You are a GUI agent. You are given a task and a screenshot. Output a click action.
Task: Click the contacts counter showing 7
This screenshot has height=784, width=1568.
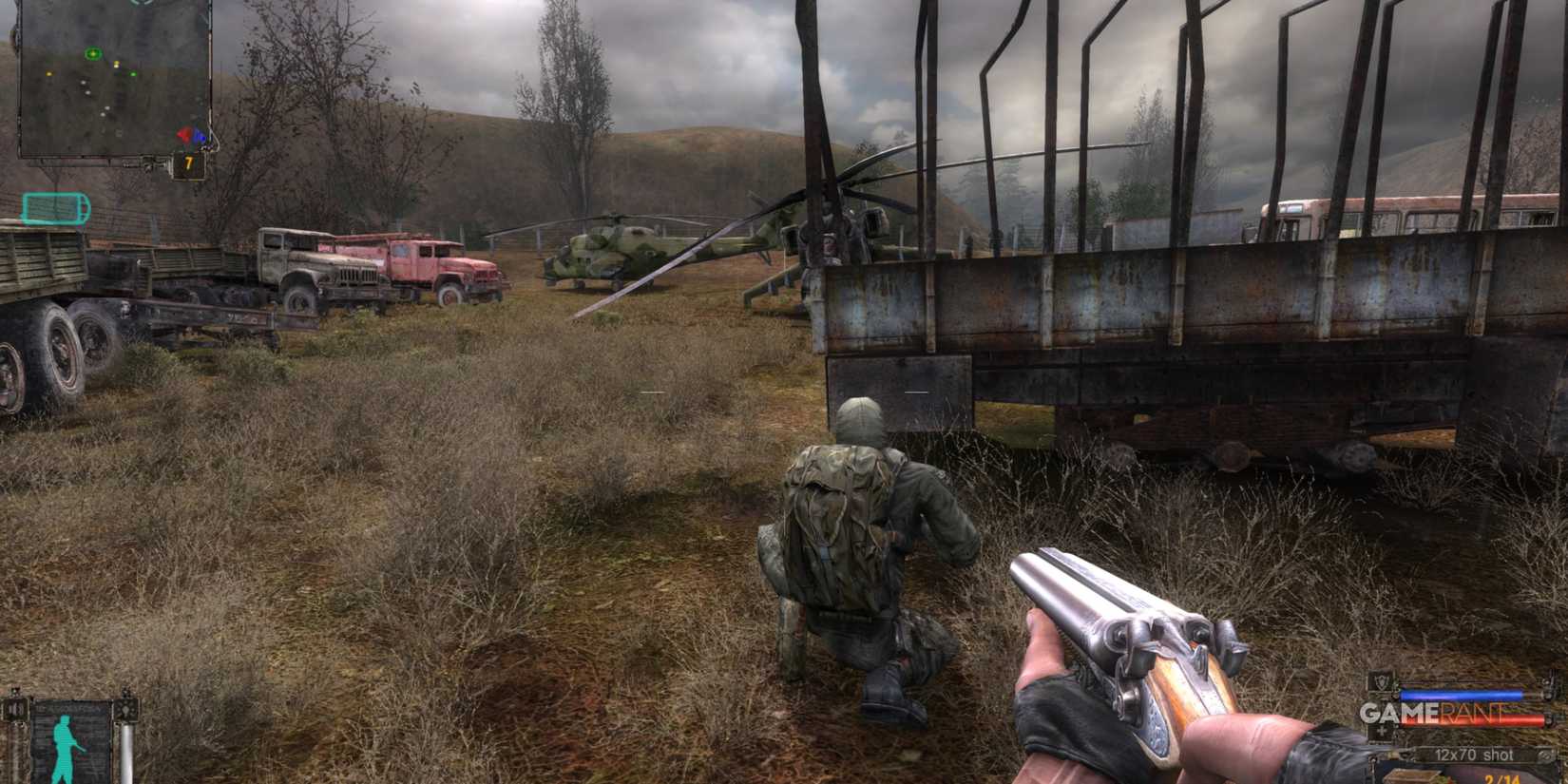[188, 160]
